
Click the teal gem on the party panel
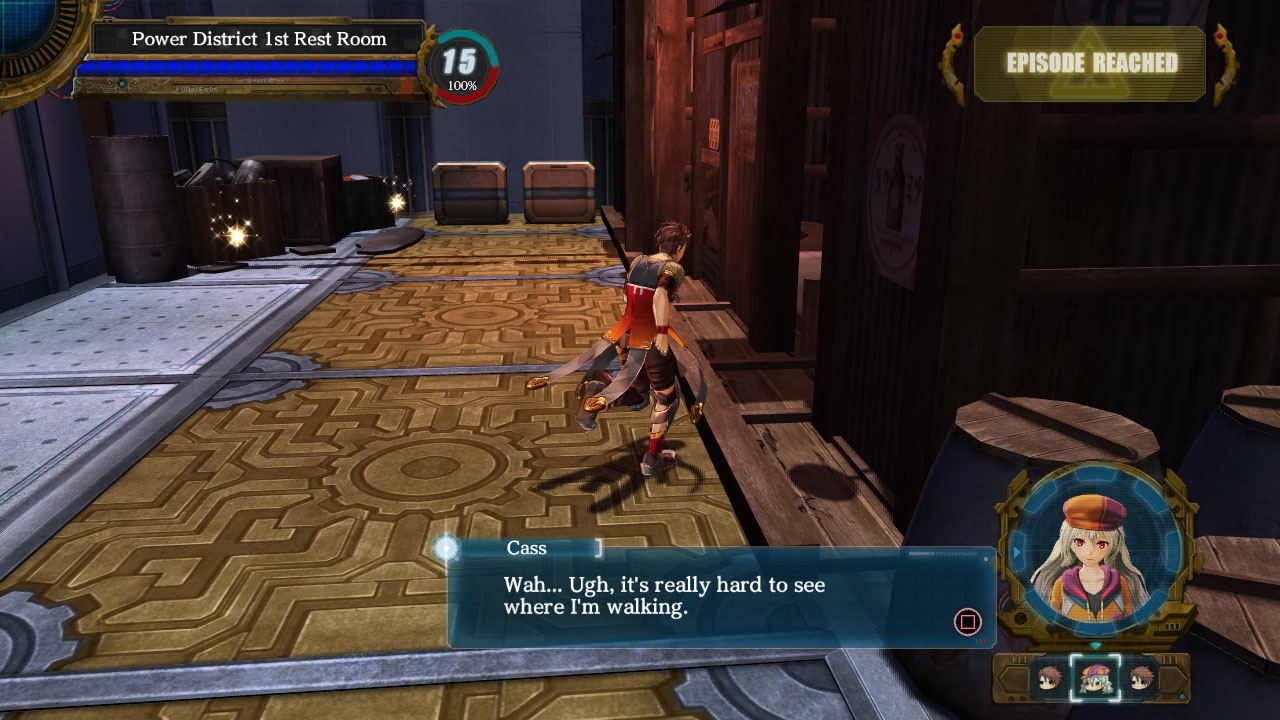(x=1182, y=696)
